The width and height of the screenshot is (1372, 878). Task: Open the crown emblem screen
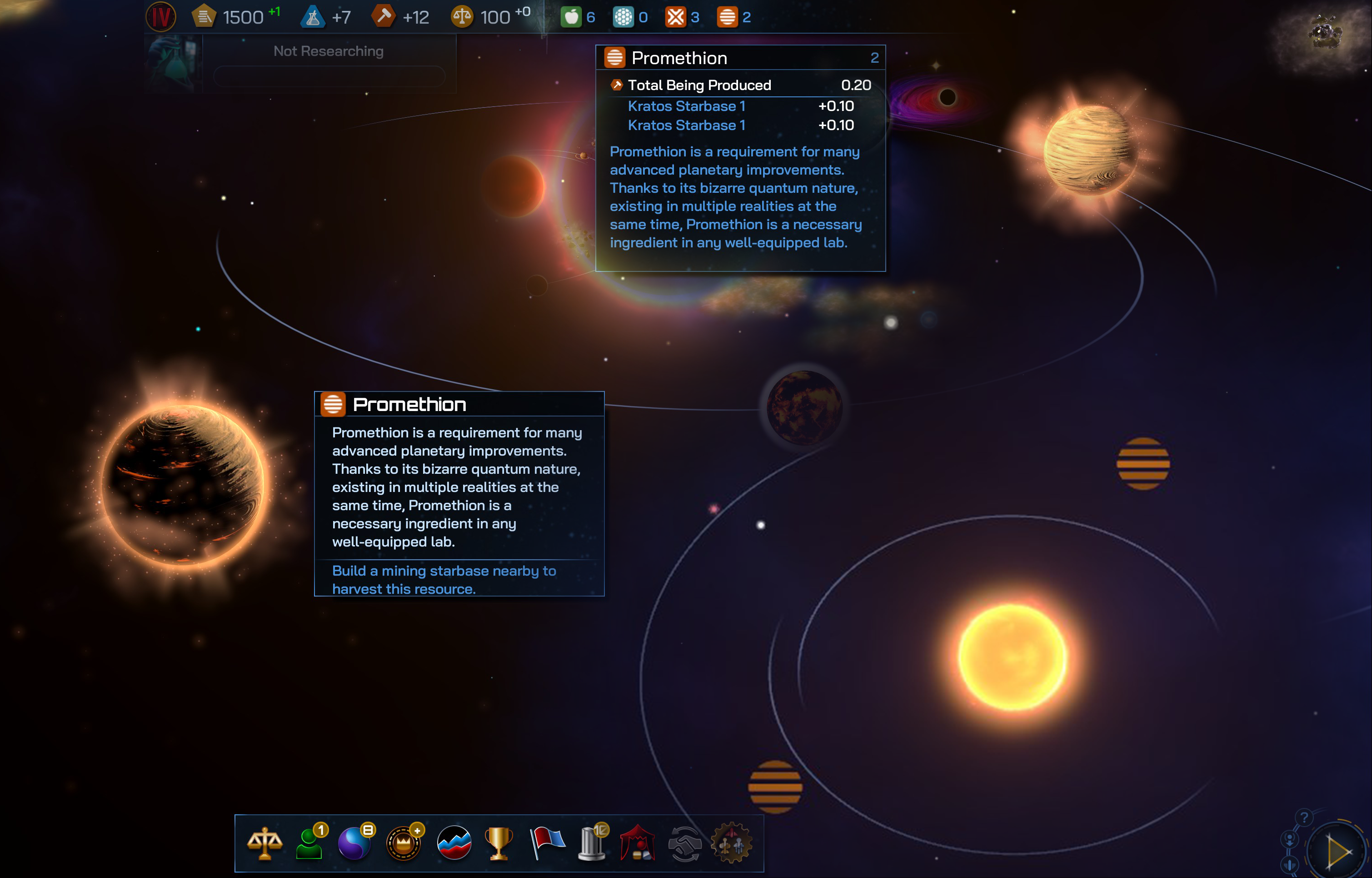coord(404,843)
